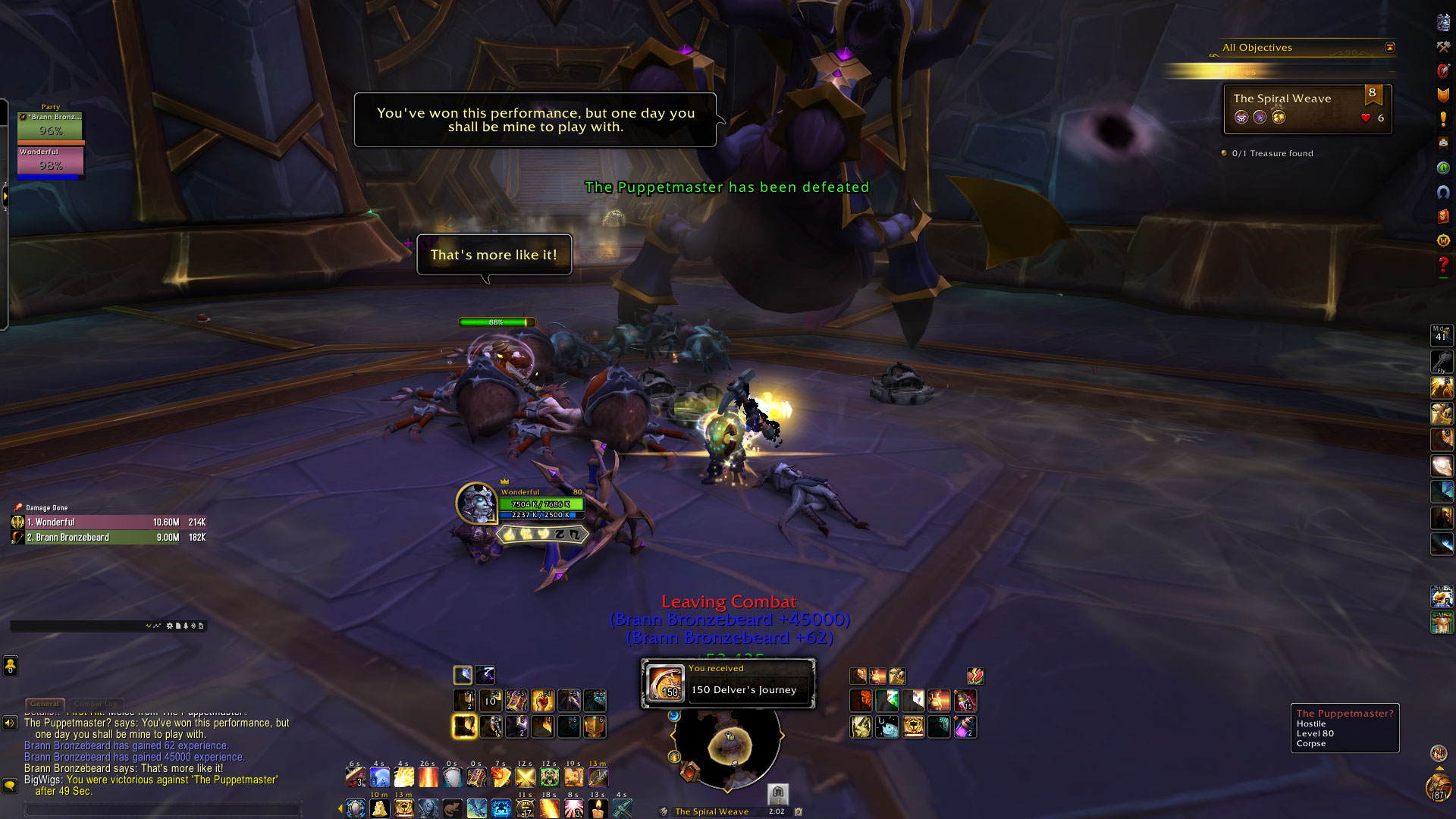Use the purple potion with count 2
This screenshot has width=1456, height=819.
[x=965, y=727]
